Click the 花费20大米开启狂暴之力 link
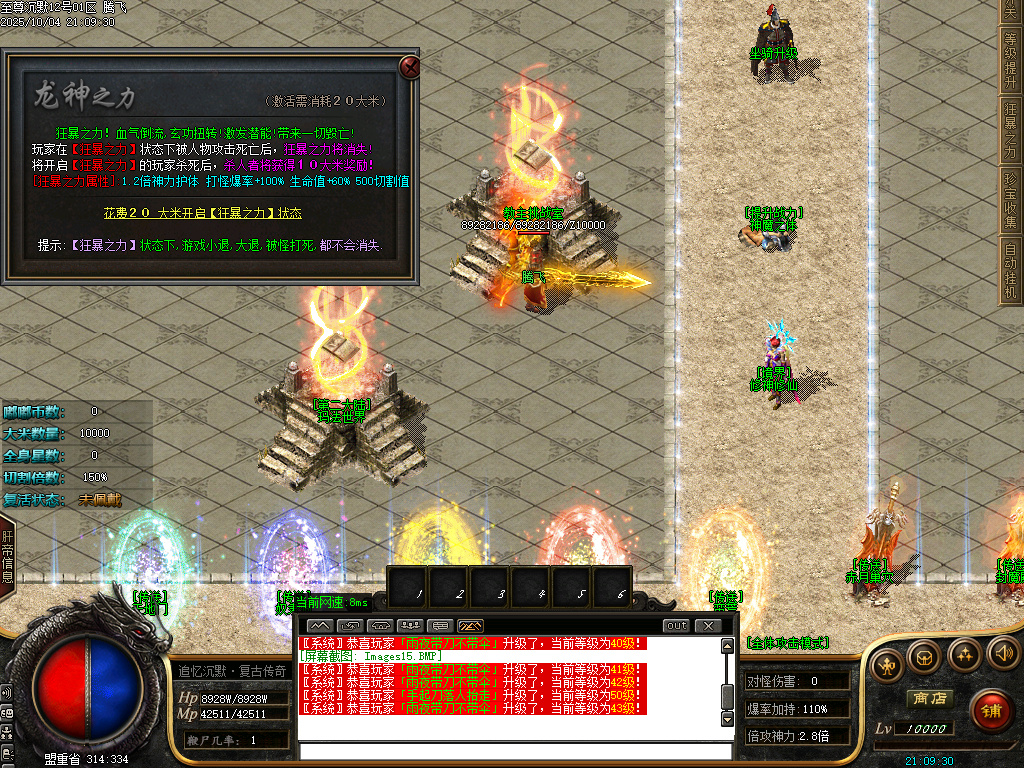Viewport: 1024px width, 768px height. (x=203, y=213)
